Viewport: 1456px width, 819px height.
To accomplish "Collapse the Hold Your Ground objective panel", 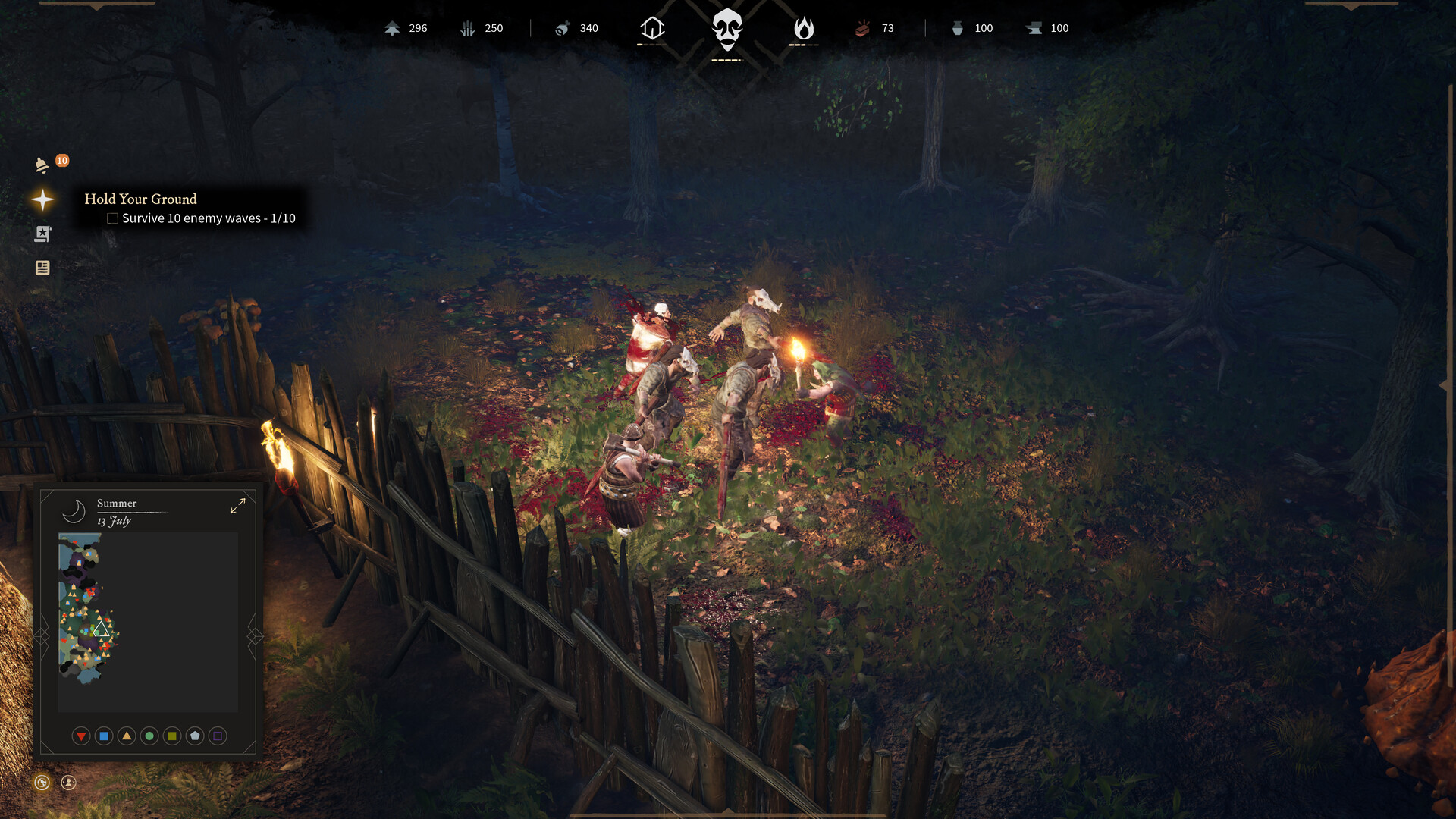I will [x=42, y=200].
